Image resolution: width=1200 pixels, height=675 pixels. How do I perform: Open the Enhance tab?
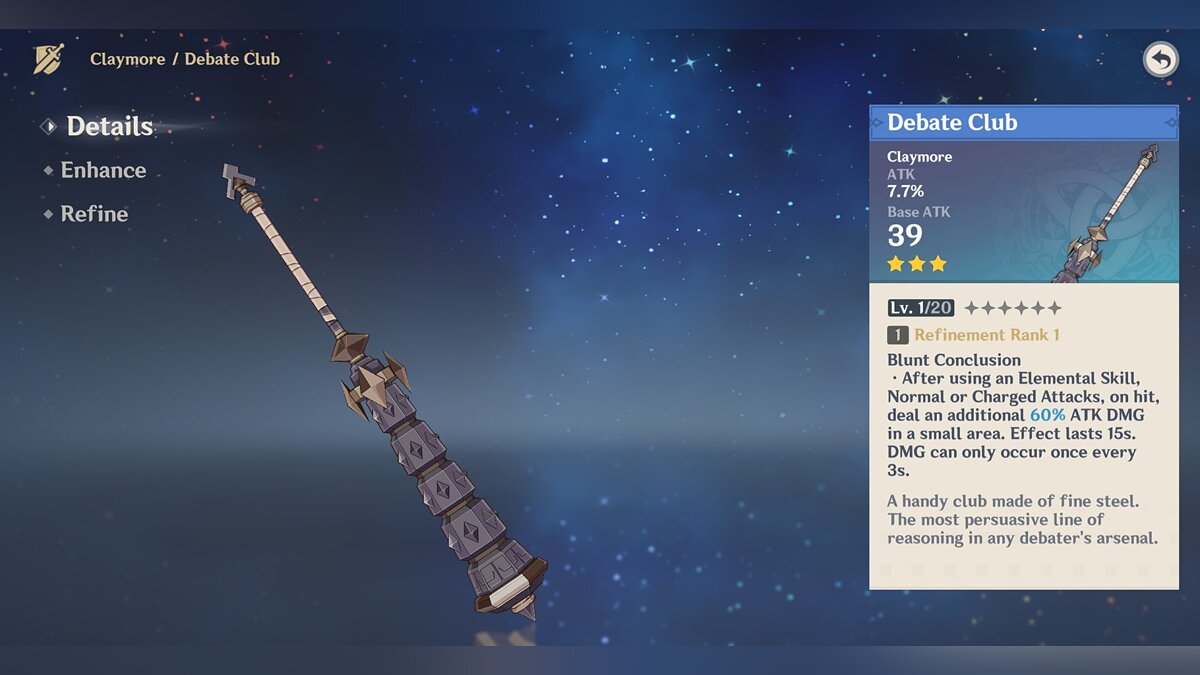pos(103,171)
